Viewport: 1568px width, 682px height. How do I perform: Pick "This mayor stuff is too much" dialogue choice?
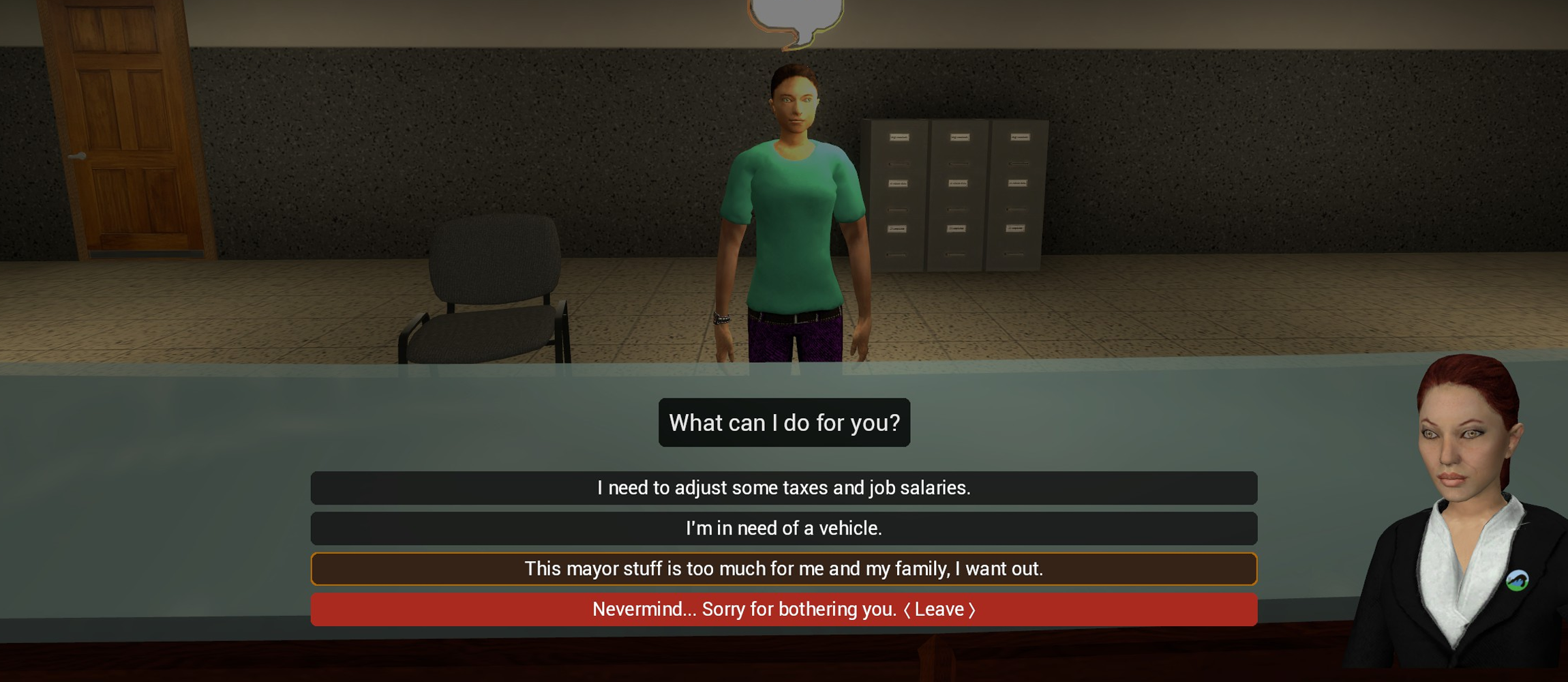tap(784, 568)
